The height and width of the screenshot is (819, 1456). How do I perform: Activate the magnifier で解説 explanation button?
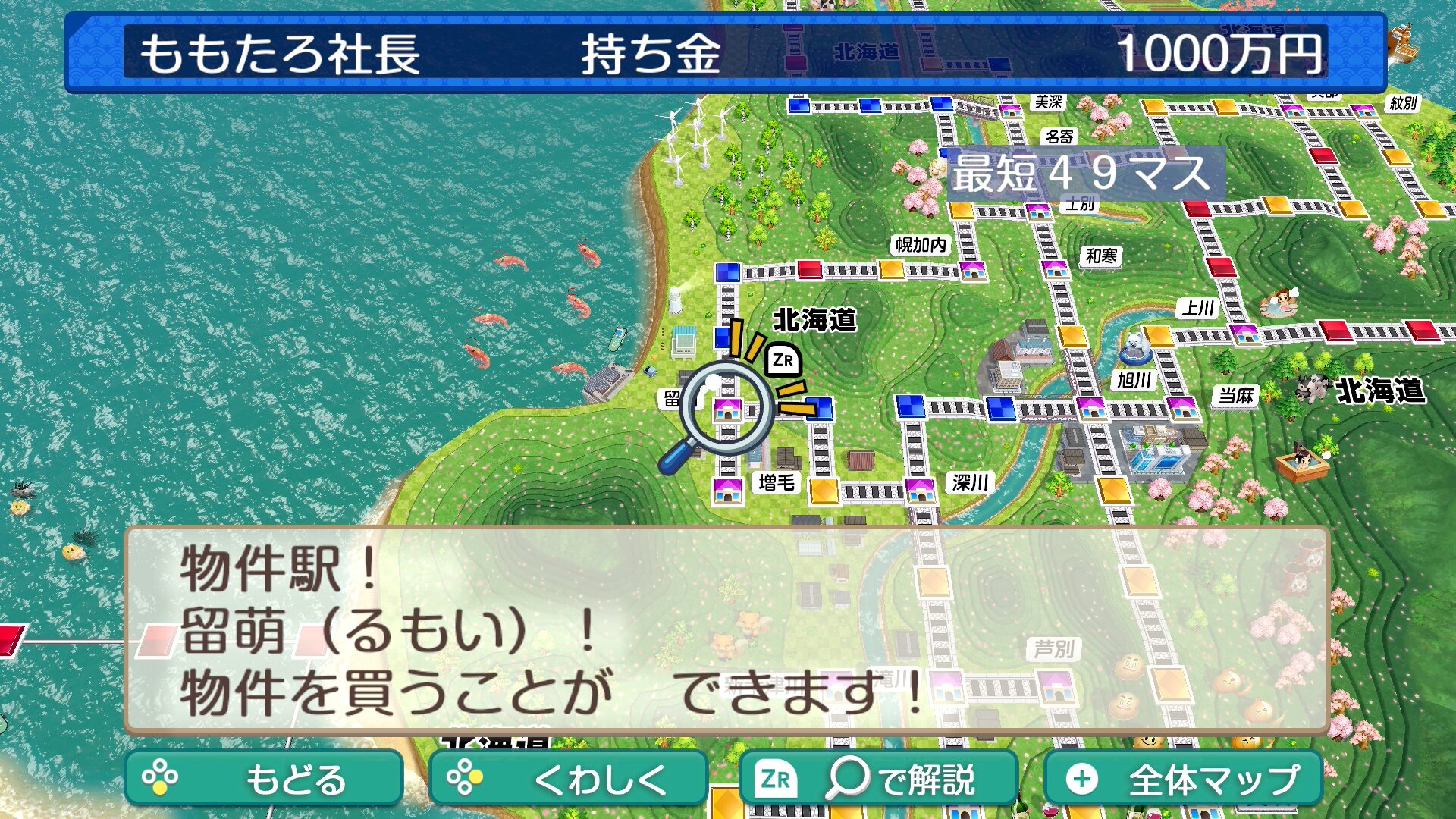(878, 778)
